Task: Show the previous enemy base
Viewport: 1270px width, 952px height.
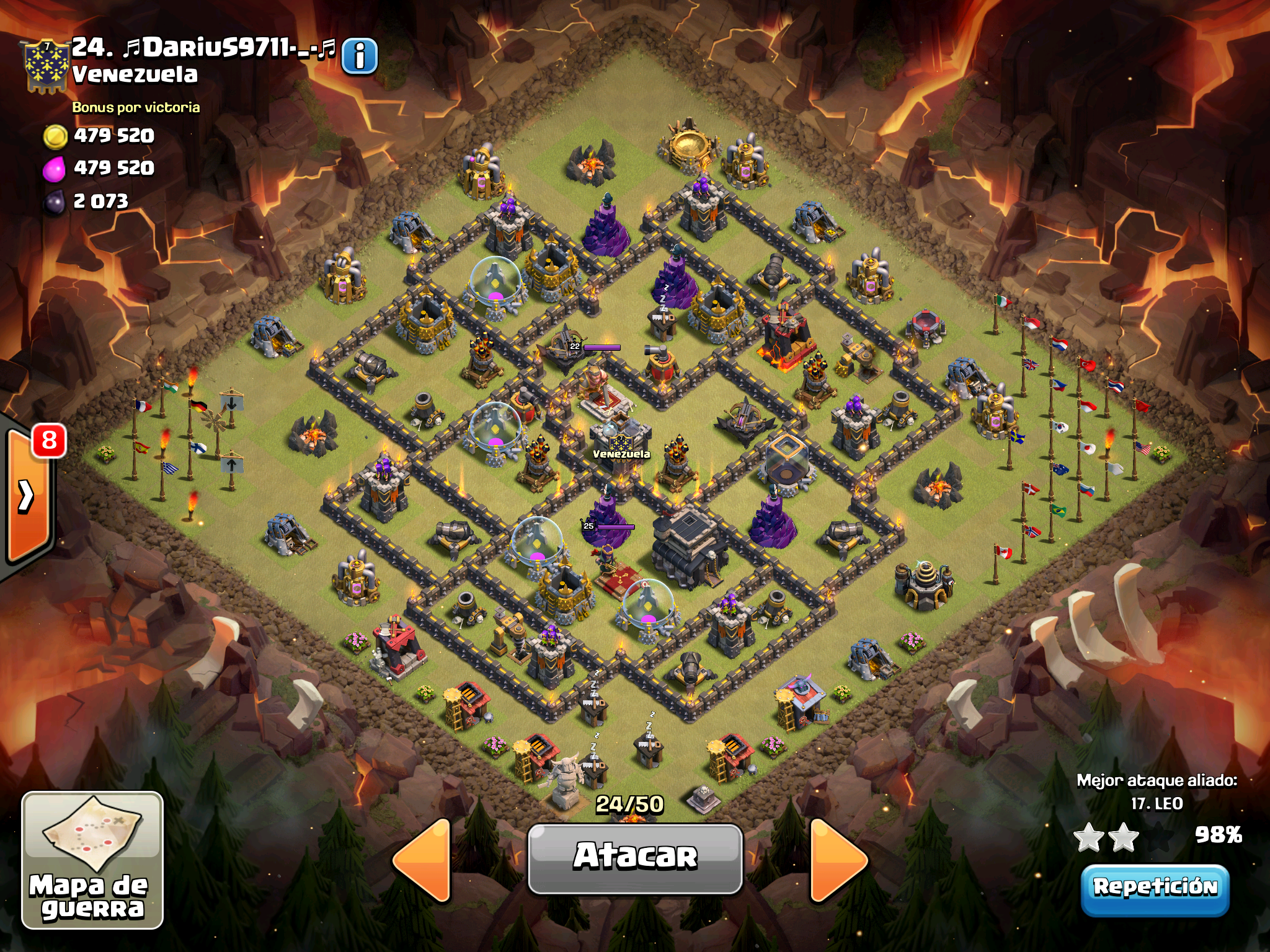Action: click(x=423, y=860)
